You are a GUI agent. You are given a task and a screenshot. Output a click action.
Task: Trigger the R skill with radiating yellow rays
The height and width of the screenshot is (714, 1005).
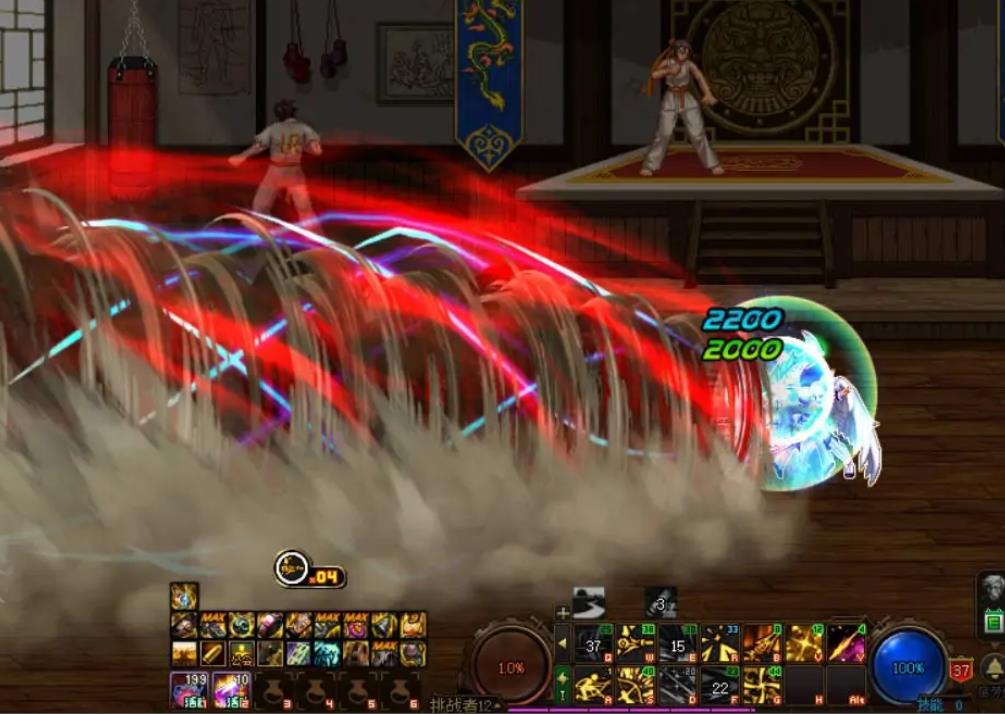(720, 645)
